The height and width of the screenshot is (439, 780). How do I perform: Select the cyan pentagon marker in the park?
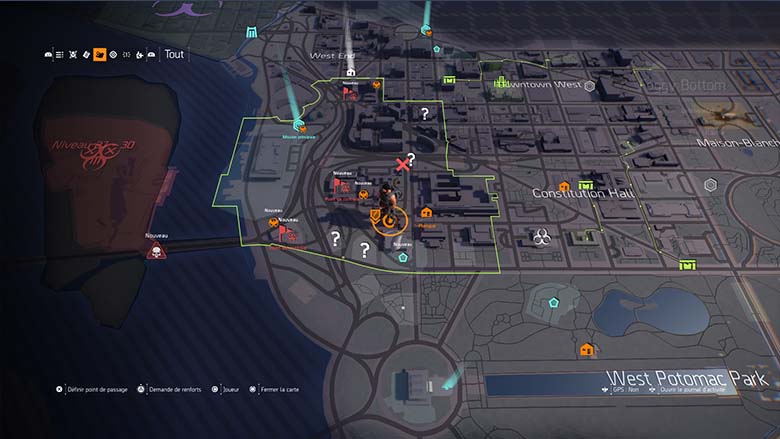pyautogui.click(x=545, y=299)
